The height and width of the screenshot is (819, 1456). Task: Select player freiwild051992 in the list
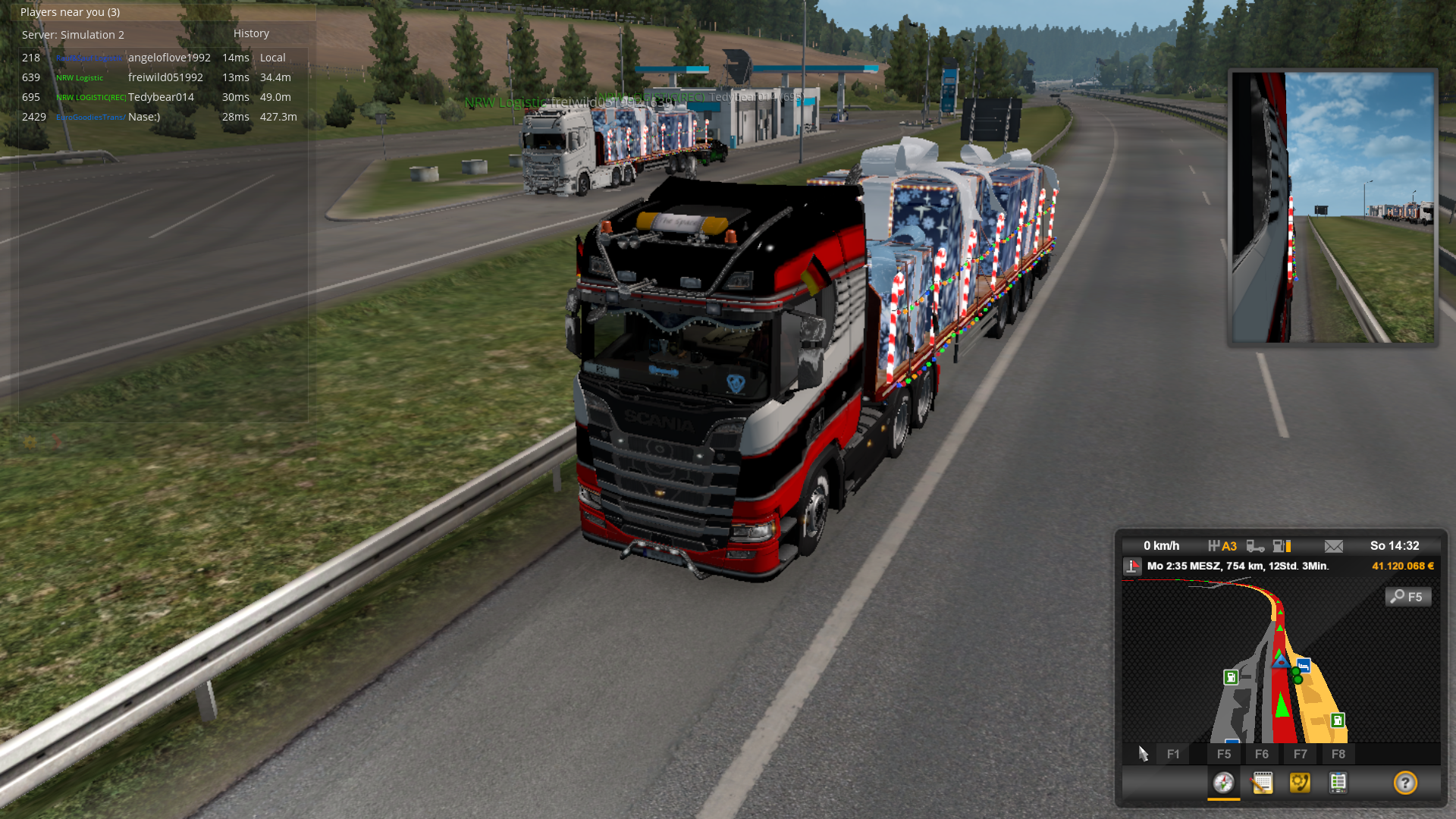[x=165, y=77]
